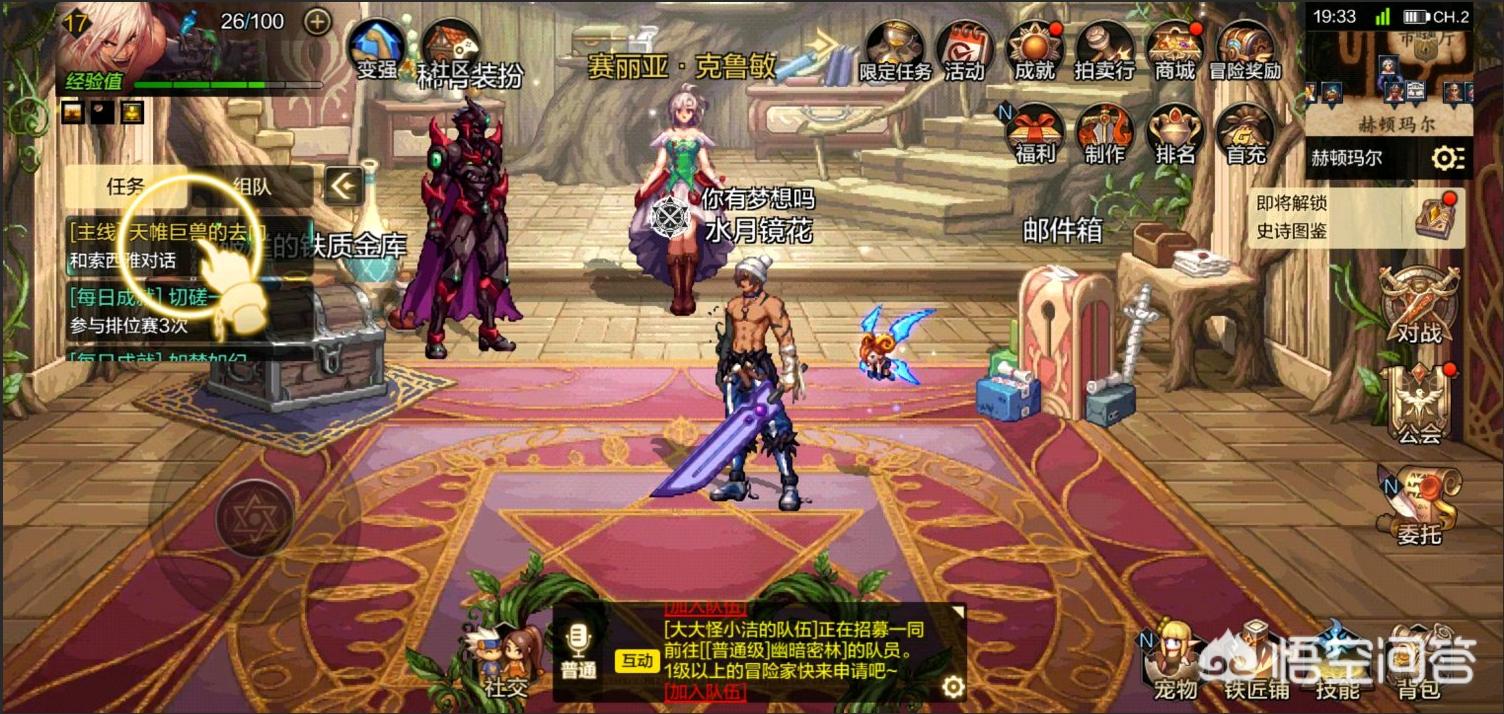Viewport: 1504px width, 714px height.
Task: Switch to the 组队 party tab
Action: tap(250, 187)
